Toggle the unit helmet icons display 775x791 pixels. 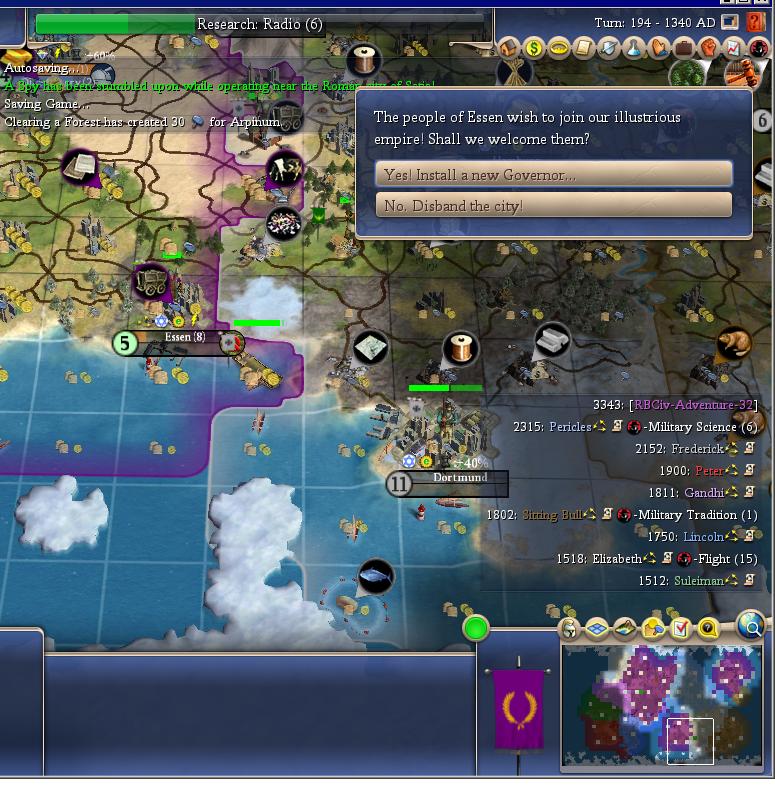click(569, 628)
